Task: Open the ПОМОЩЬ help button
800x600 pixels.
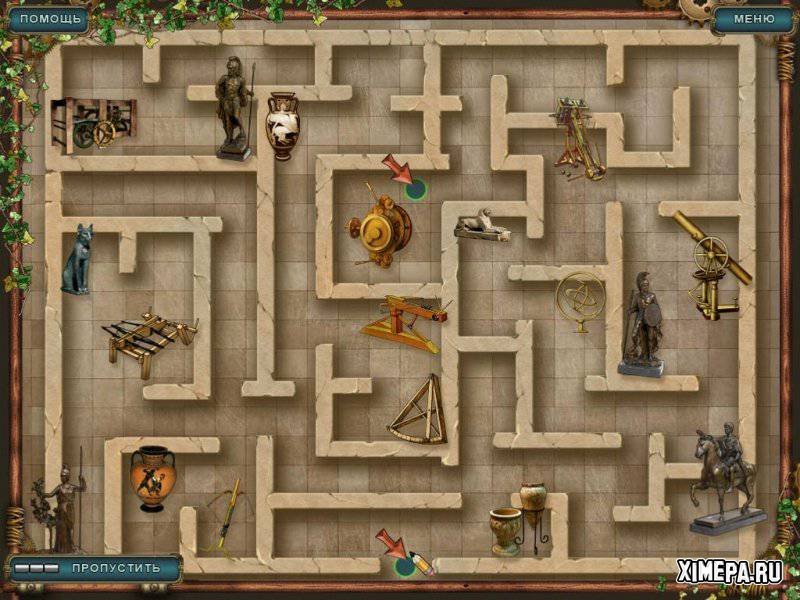Action: coord(47,18)
